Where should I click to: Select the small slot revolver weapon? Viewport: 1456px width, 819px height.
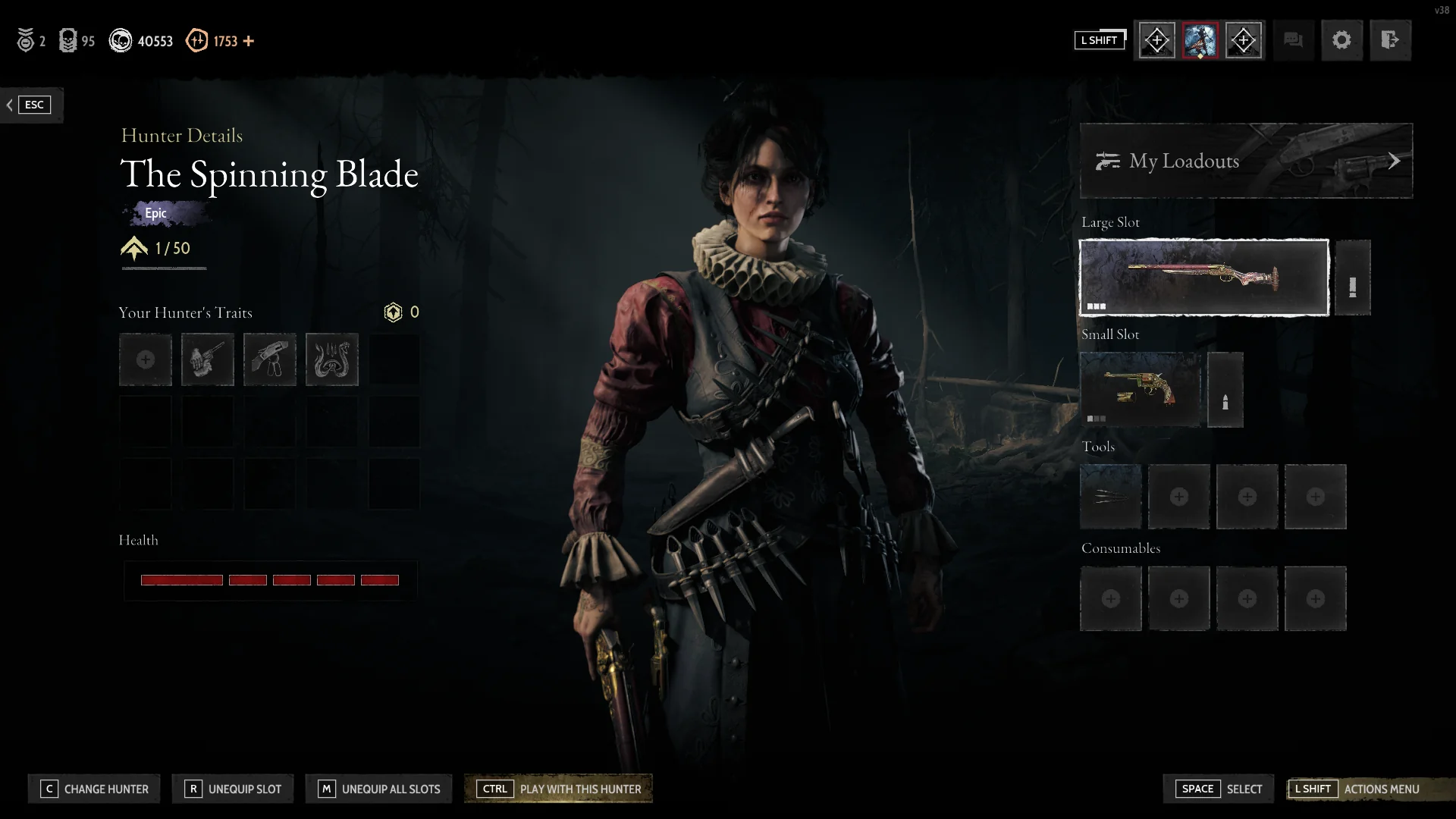[1140, 390]
